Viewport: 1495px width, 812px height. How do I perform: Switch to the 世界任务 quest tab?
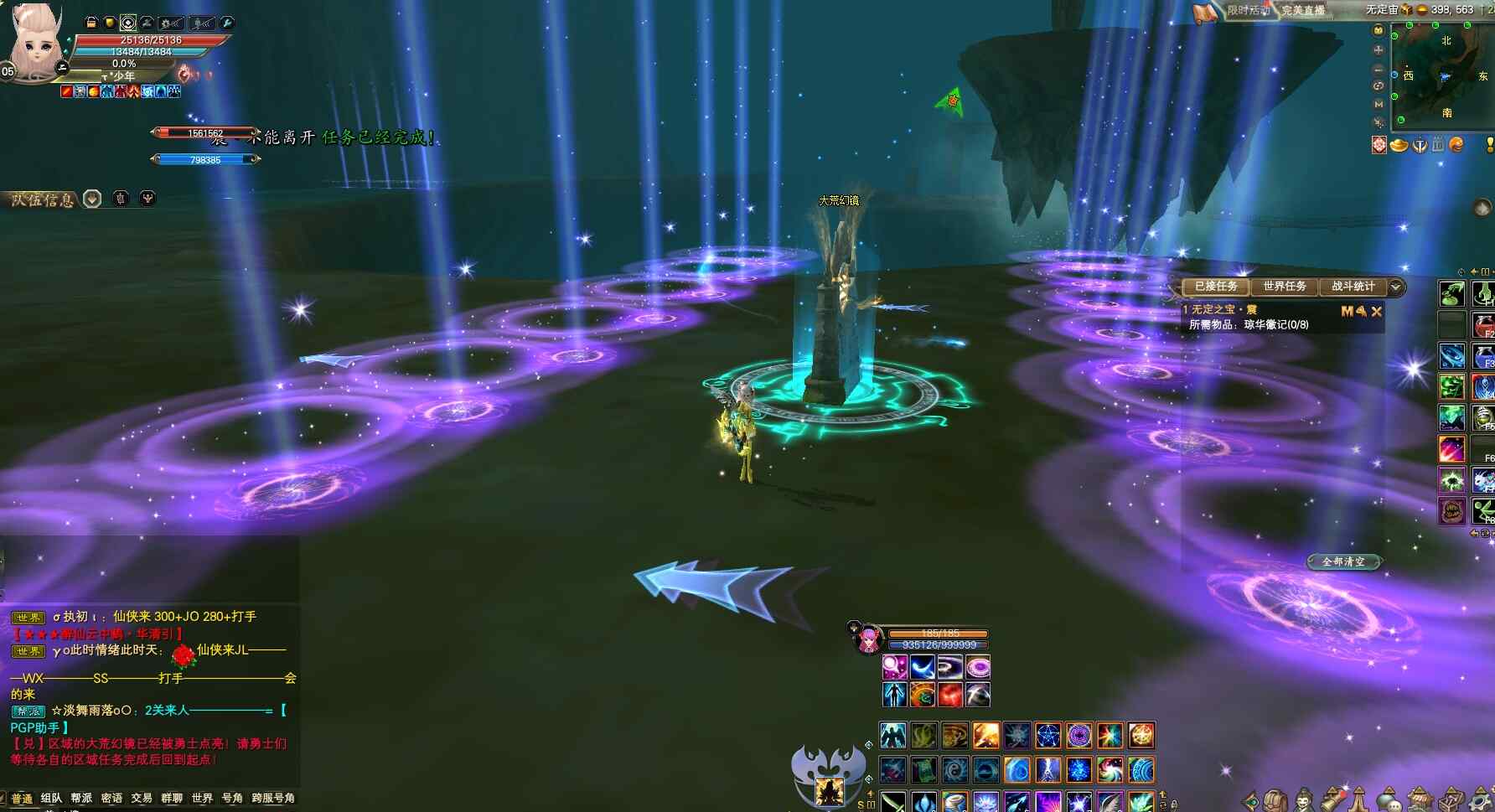[x=1284, y=287]
